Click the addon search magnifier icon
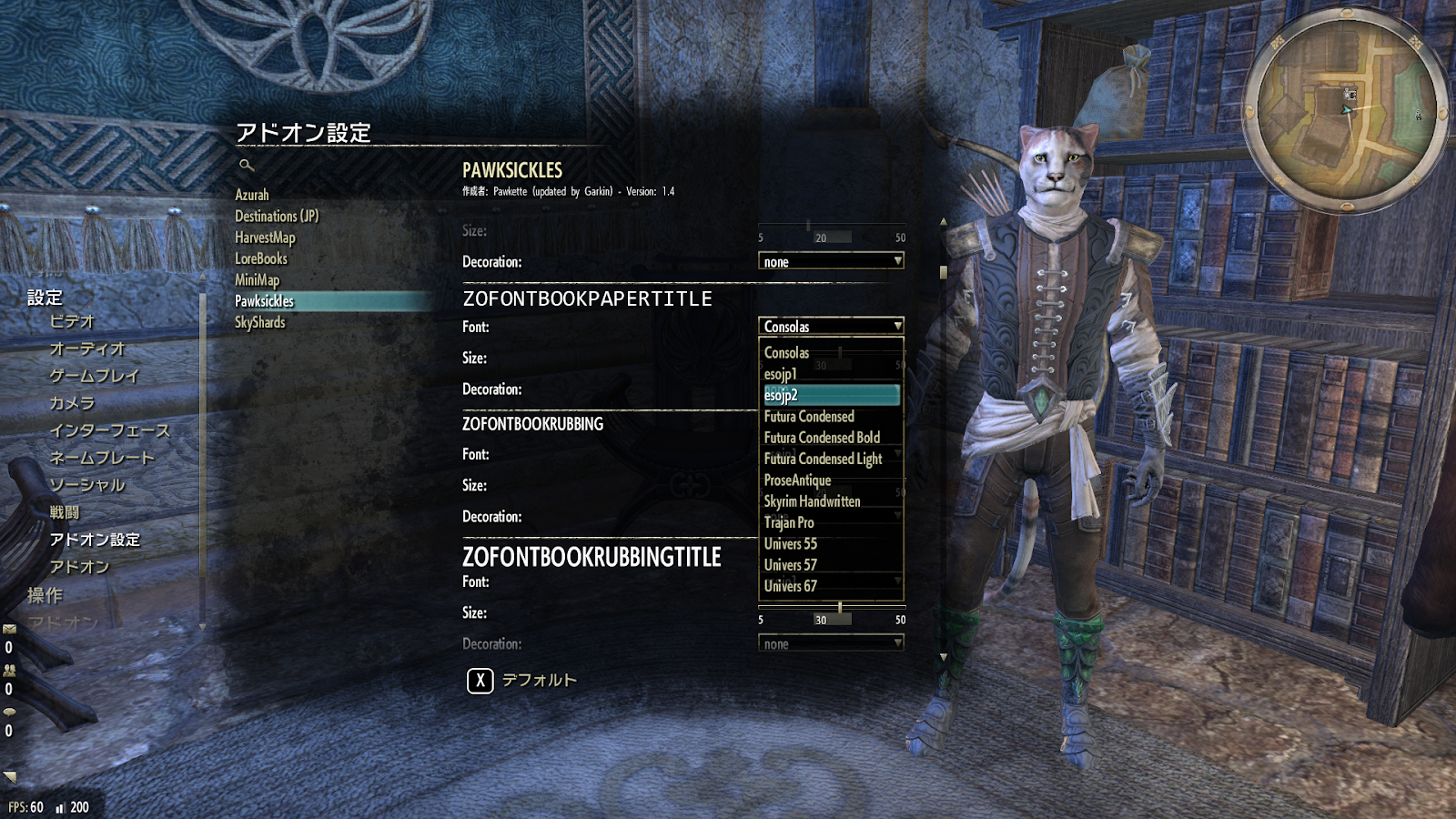This screenshot has width=1456, height=819. 246,165
